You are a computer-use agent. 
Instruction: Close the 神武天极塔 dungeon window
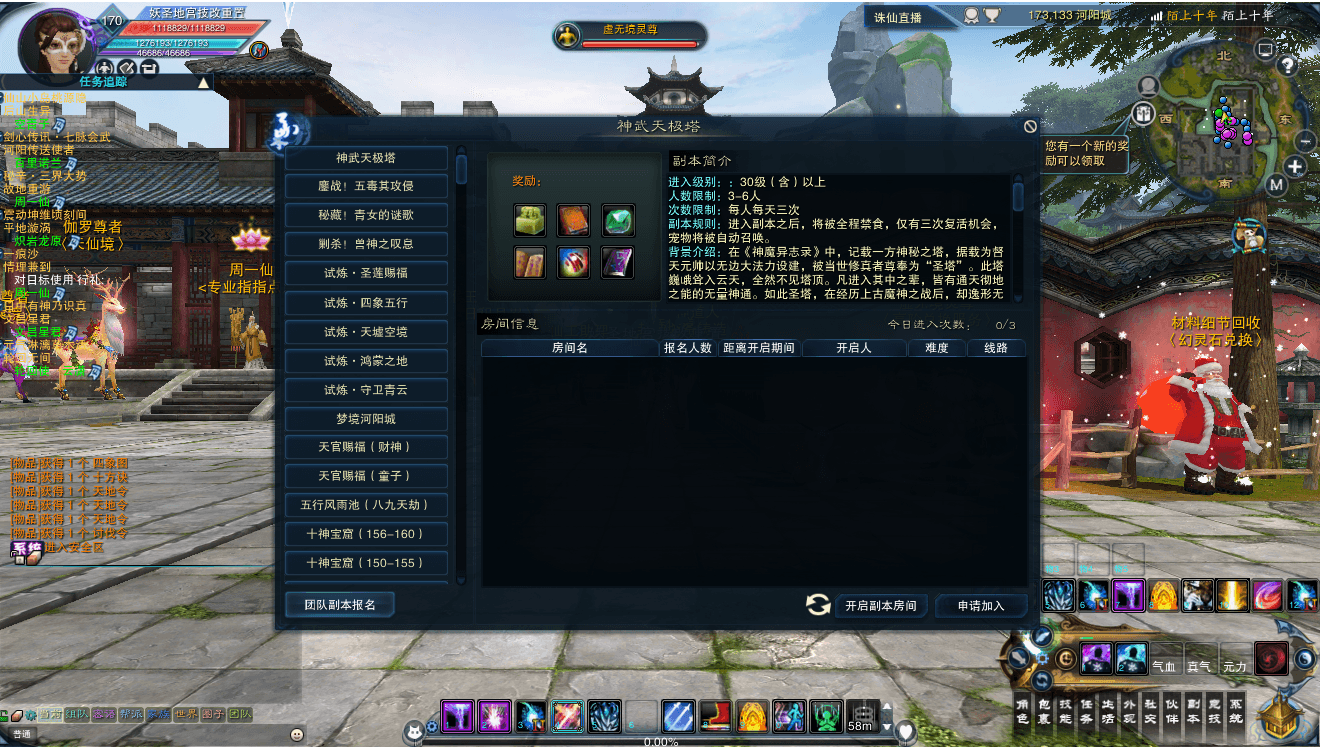click(x=1030, y=126)
